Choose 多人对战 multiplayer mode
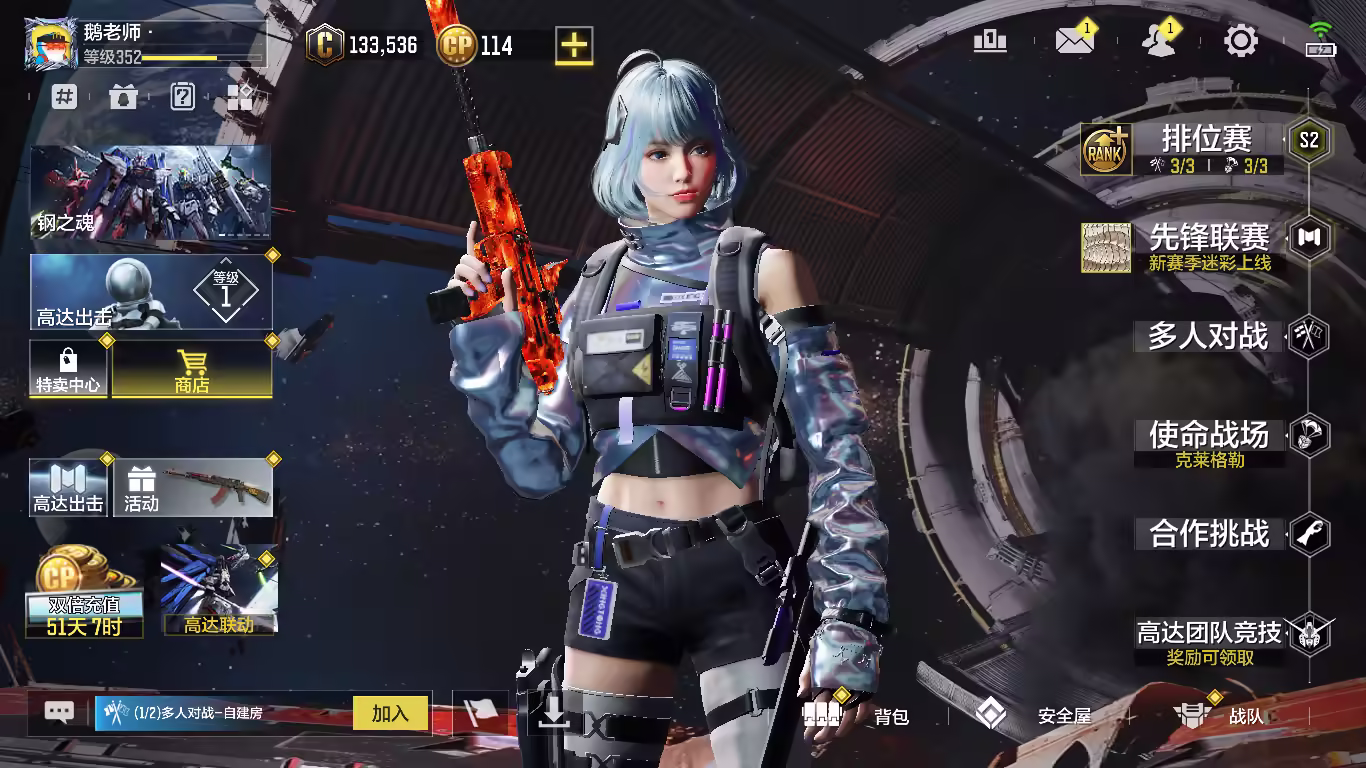 click(1208, 337)
